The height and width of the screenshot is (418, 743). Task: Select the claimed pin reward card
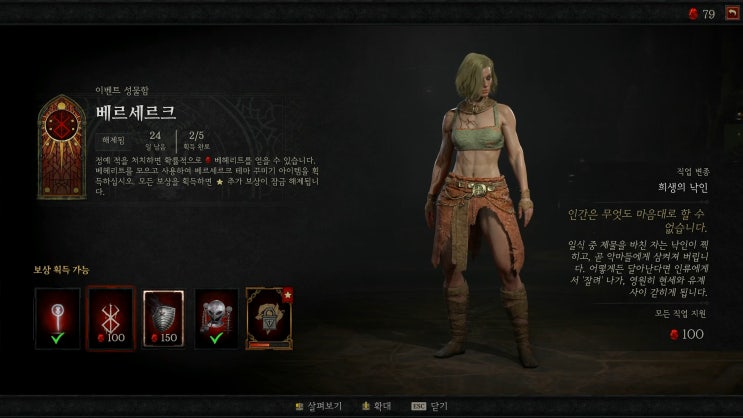(x=57, y=319)
